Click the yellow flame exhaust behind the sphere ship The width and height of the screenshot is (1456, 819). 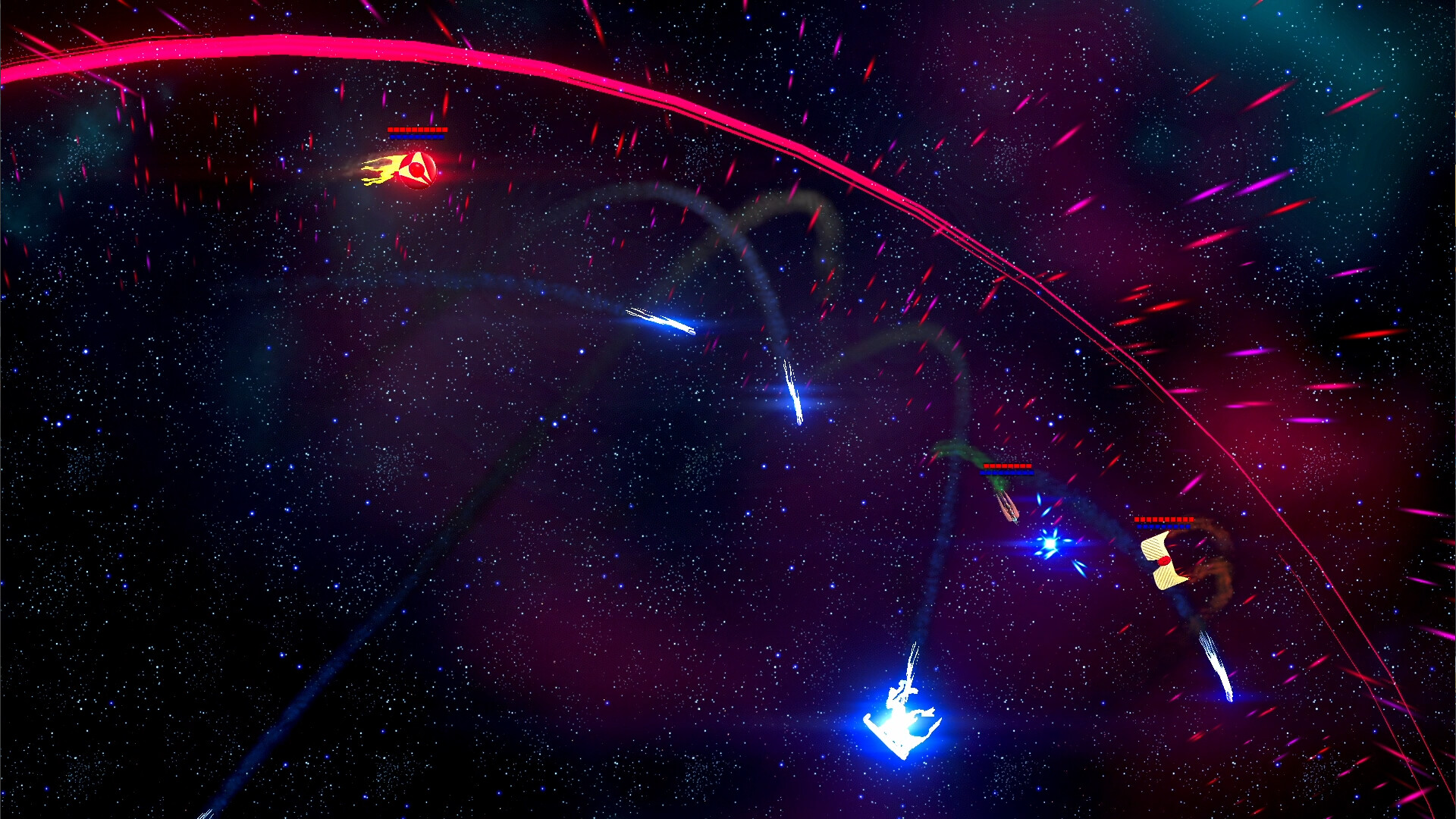tap(379, 169)
